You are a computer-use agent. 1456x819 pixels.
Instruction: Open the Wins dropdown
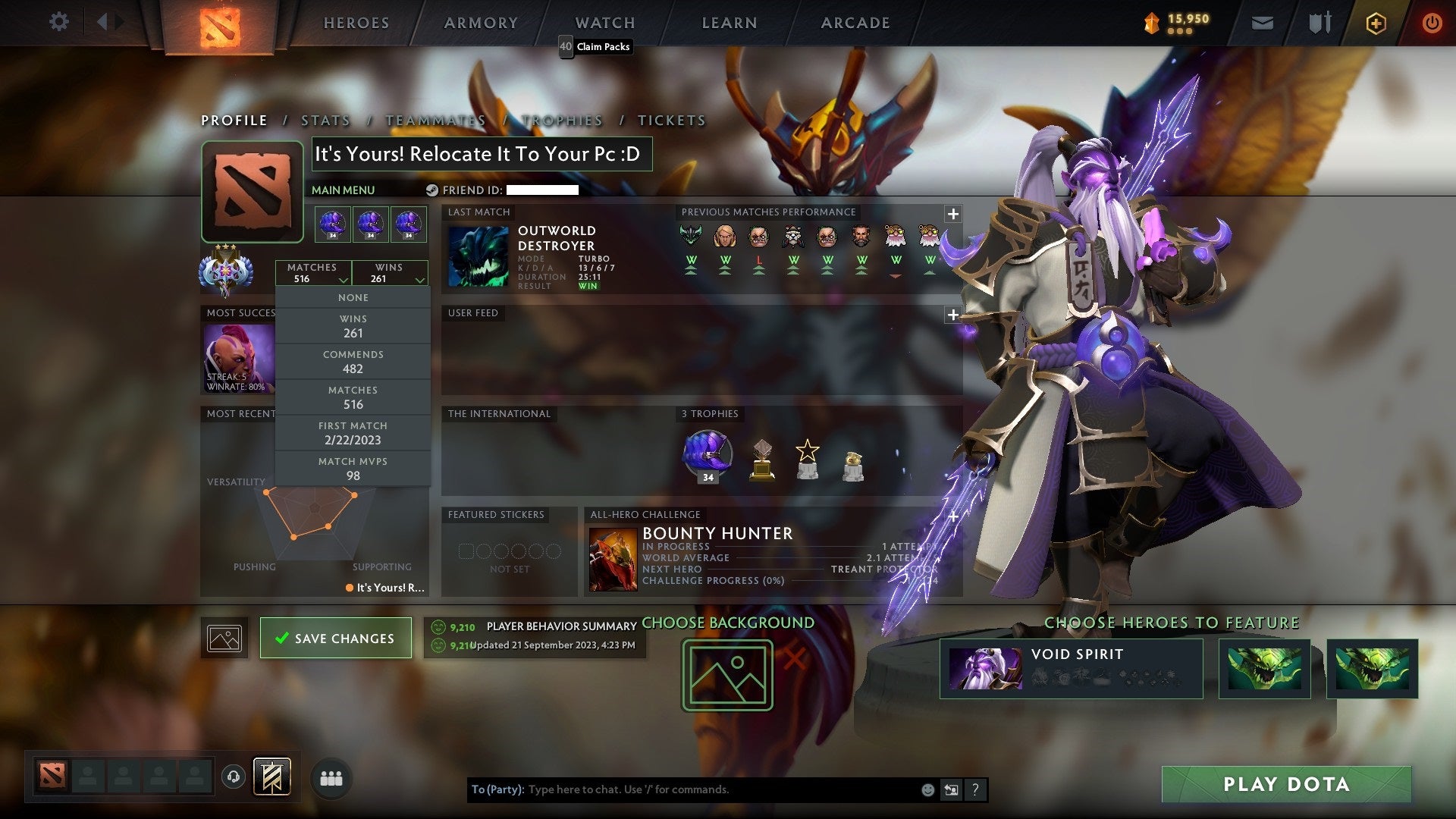point(390,273)
